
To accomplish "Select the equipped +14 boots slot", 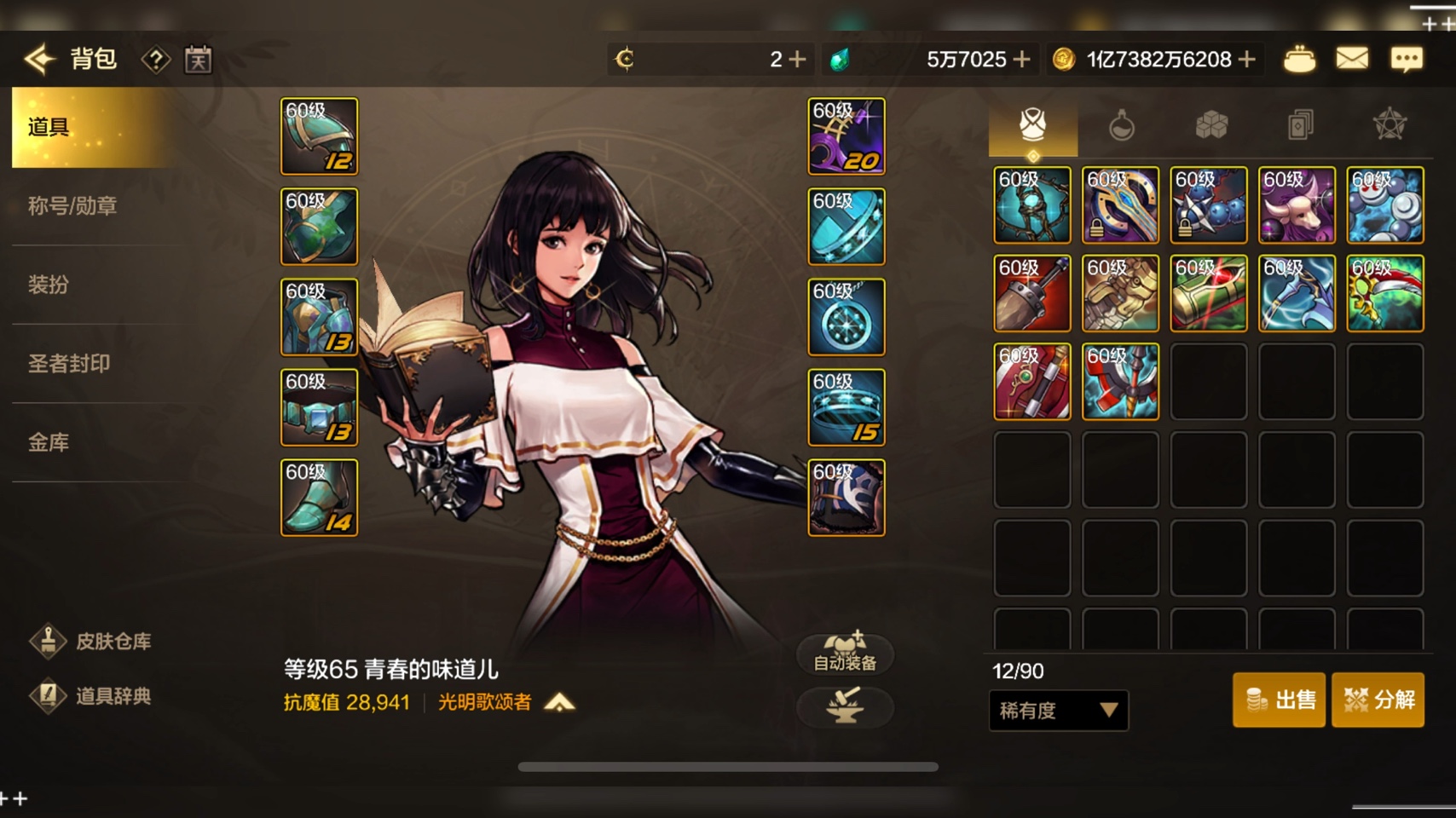I will [x=320, y=498].
